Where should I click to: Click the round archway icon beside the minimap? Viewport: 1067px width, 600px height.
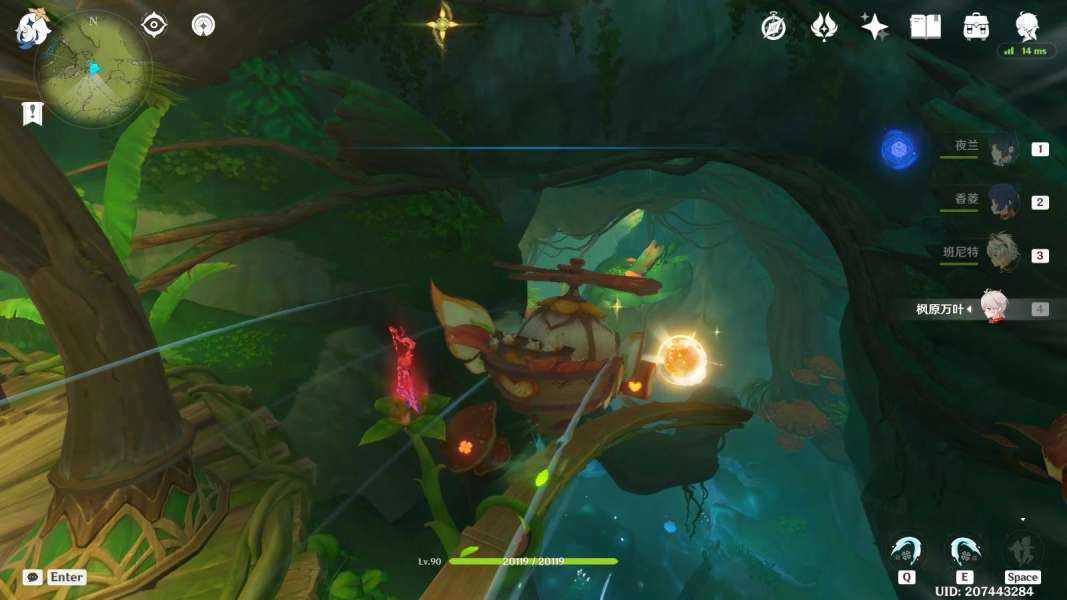click(x=204, y=25)
